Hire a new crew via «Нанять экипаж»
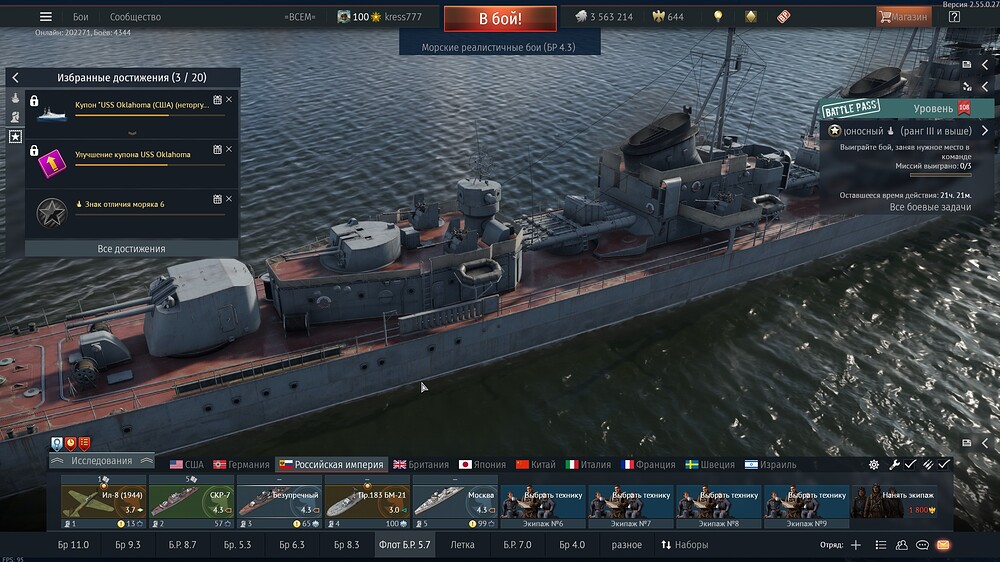 click(900, 501)
